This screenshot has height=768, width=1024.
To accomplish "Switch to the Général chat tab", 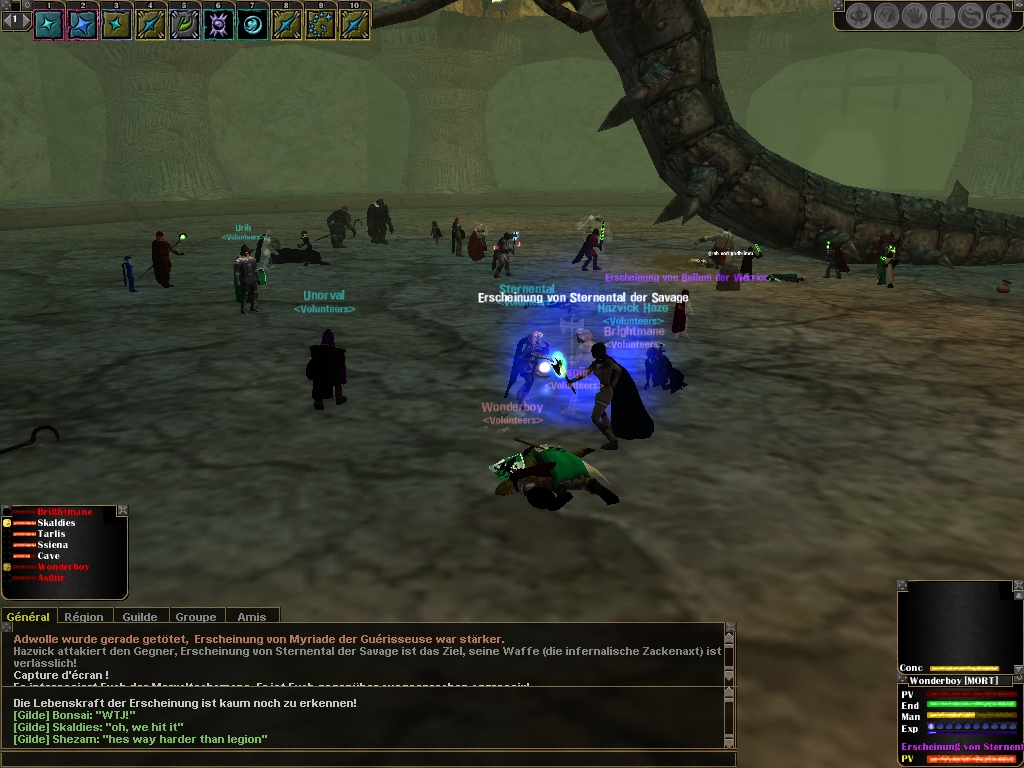I will click(x=28, y=617).
